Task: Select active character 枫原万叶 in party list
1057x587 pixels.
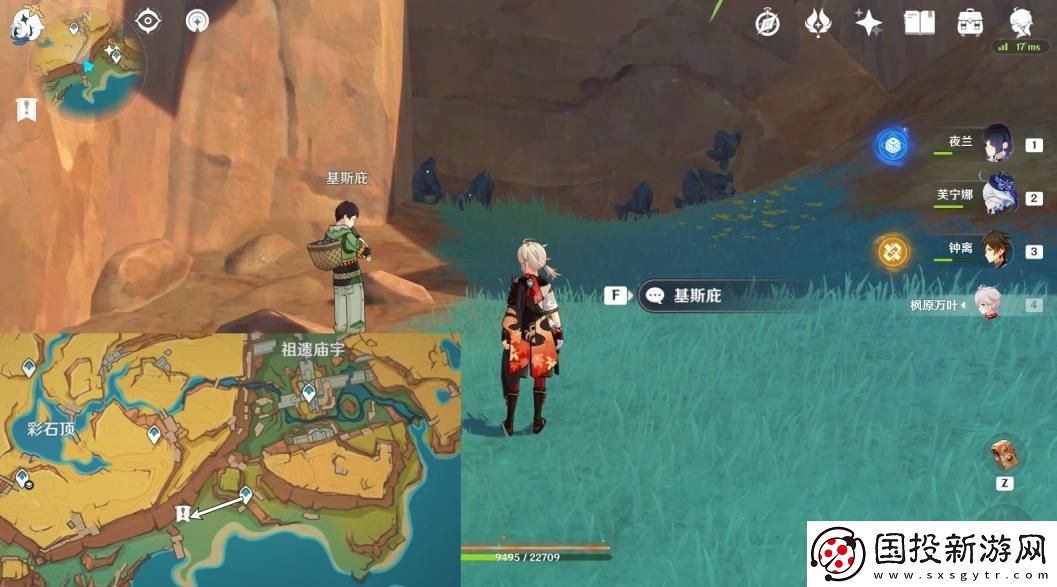Action: 990,304
